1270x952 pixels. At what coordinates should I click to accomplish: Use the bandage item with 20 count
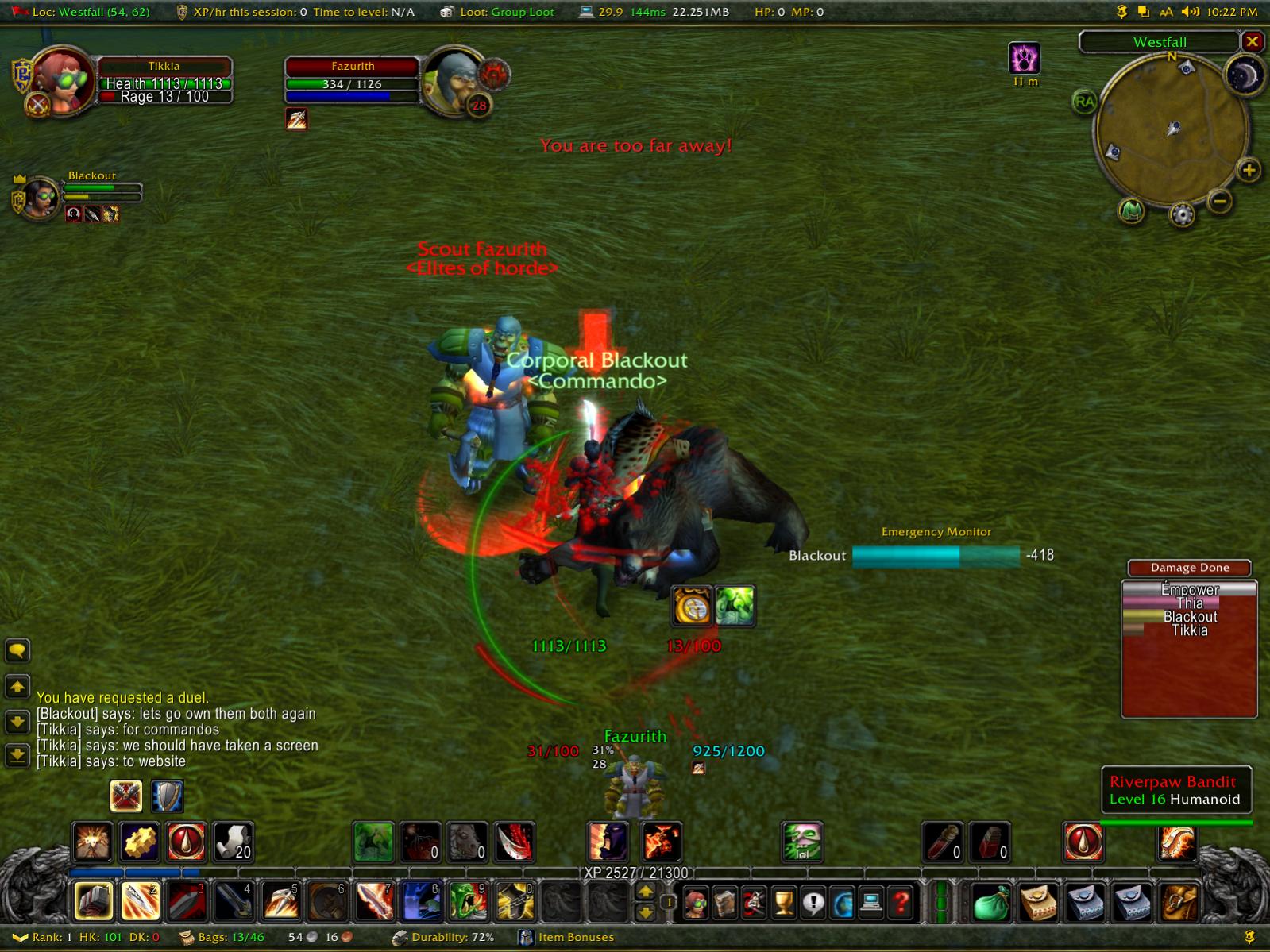[x=233, y=842]
